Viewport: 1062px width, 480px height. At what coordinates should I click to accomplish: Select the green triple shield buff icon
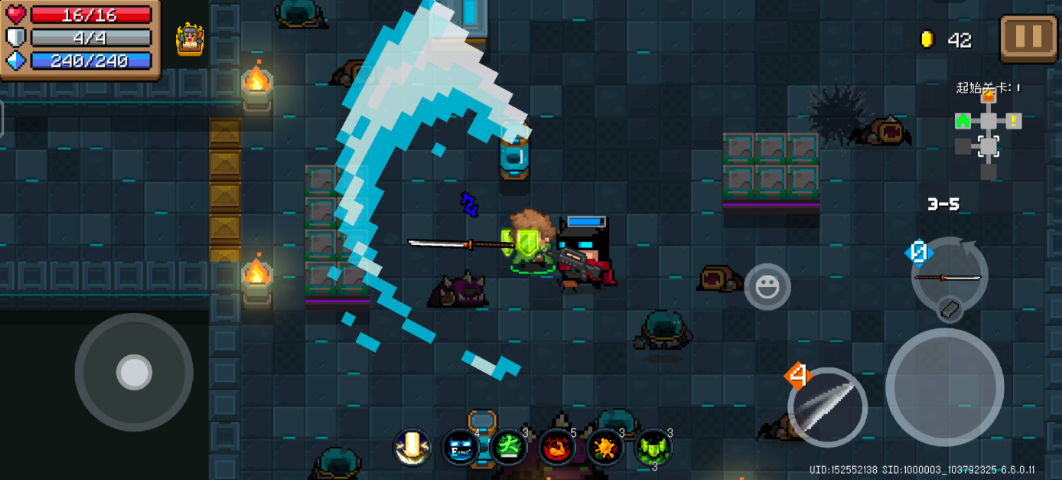(653, 446)
